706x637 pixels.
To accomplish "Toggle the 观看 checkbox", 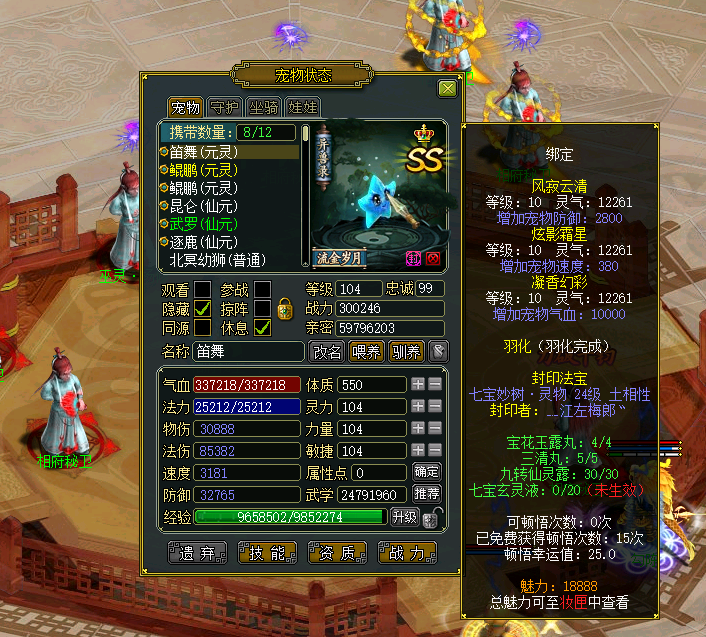I will tap(203, 290).
